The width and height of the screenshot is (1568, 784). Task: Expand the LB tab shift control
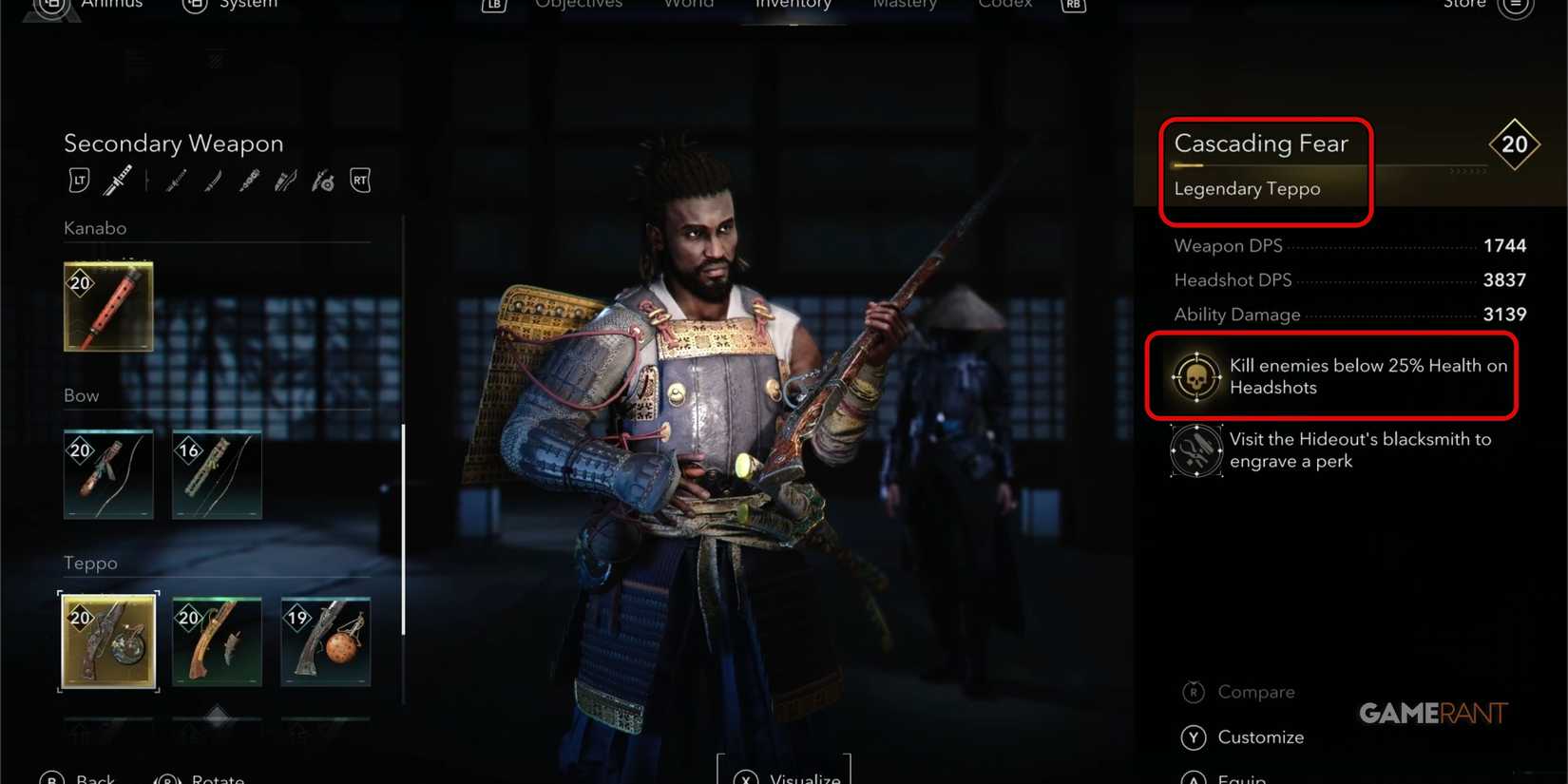point(493,6)
